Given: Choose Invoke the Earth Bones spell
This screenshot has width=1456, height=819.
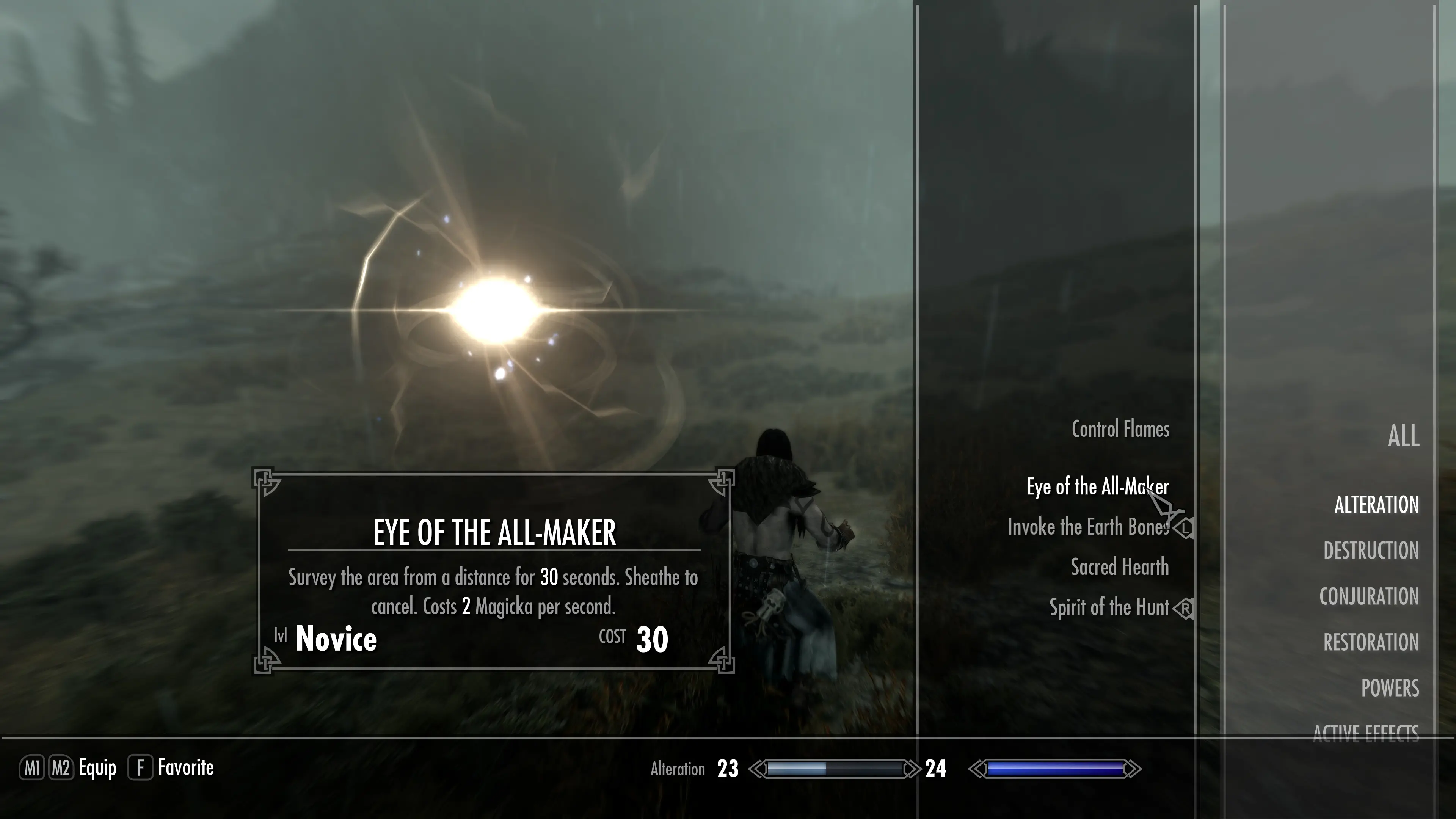Looking at the screenshot, I should (1088, 527).
